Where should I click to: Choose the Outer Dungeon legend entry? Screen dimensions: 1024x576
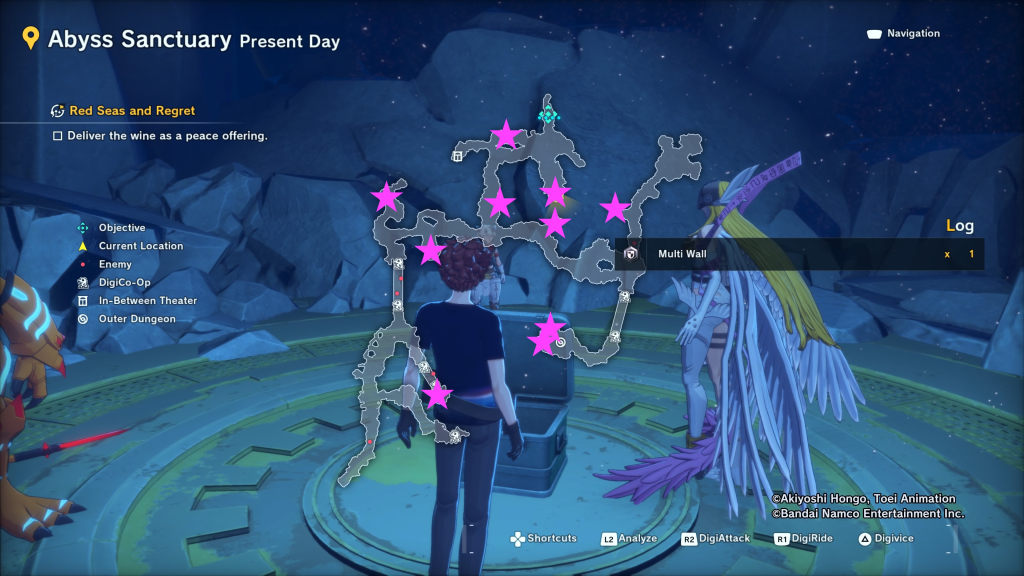[136, 319]
